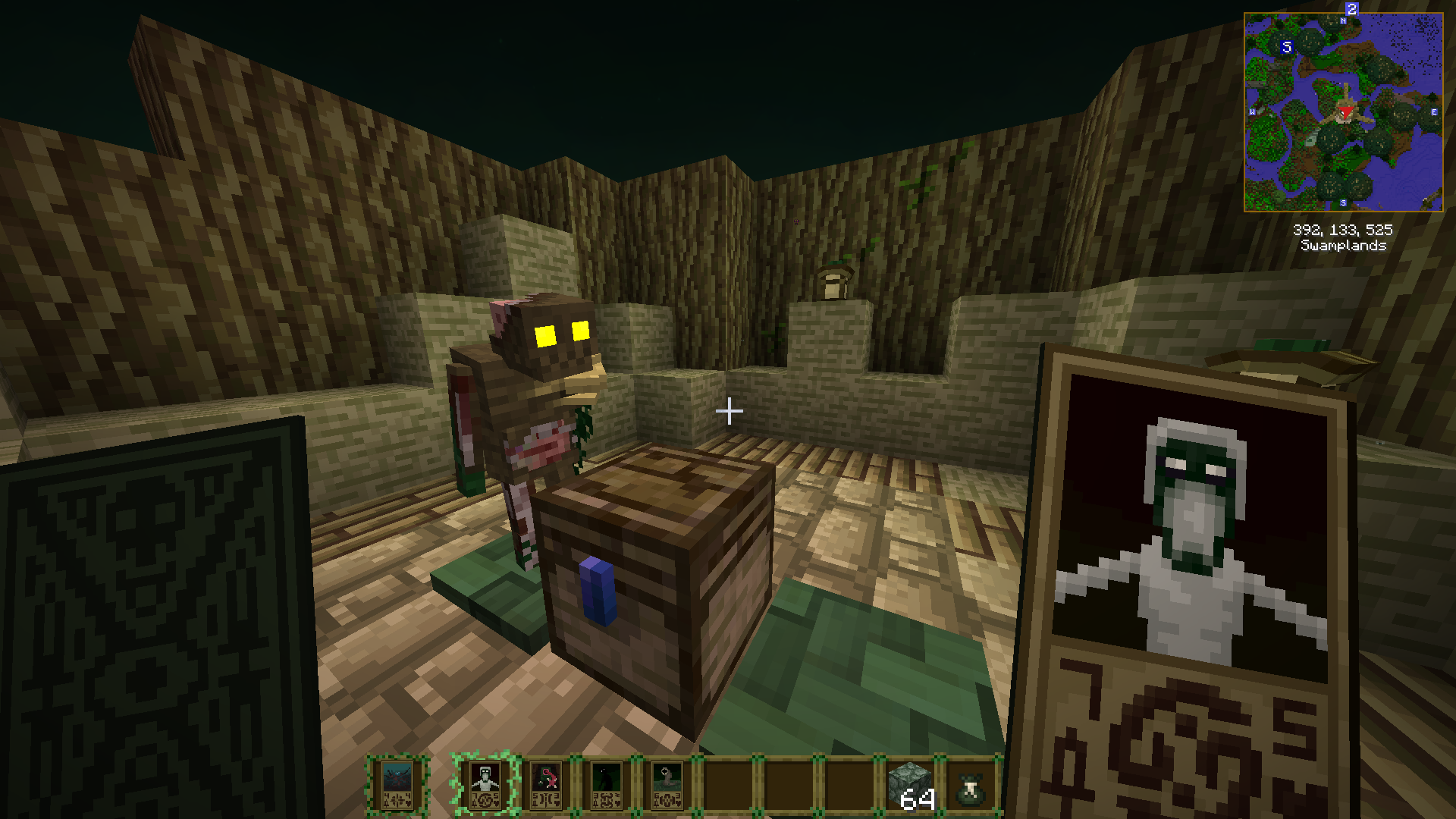Select the pouch item in last hotbar slot
The image size is (1456, 819).
[x=968, y=789]
